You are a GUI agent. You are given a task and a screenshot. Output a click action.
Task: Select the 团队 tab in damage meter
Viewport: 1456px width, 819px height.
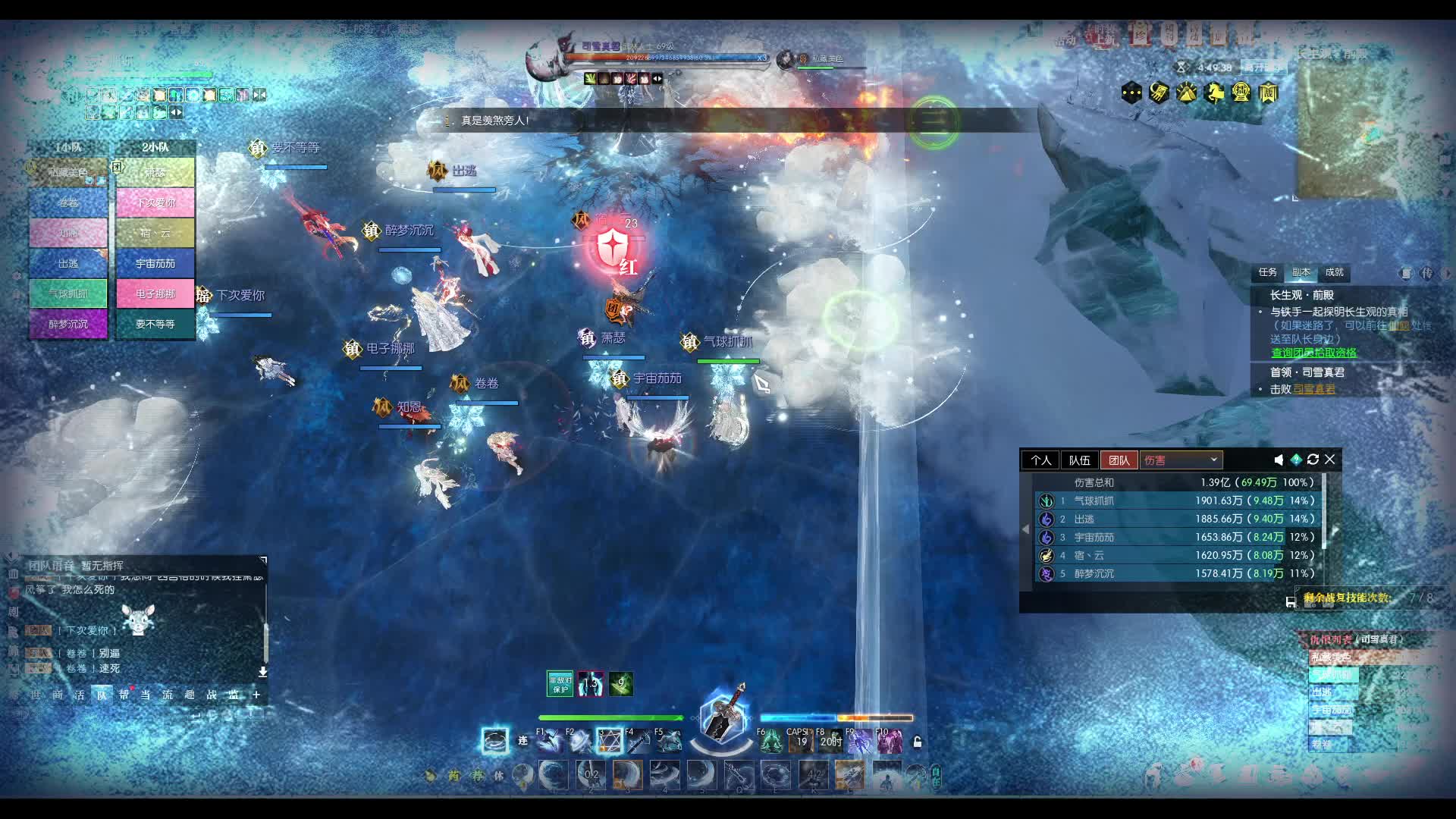point(1119,460)
